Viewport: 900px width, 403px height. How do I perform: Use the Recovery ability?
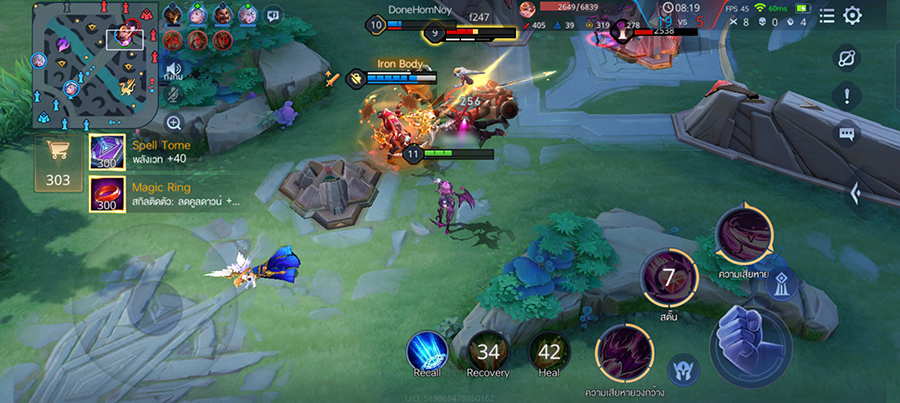tap(487, 351)
